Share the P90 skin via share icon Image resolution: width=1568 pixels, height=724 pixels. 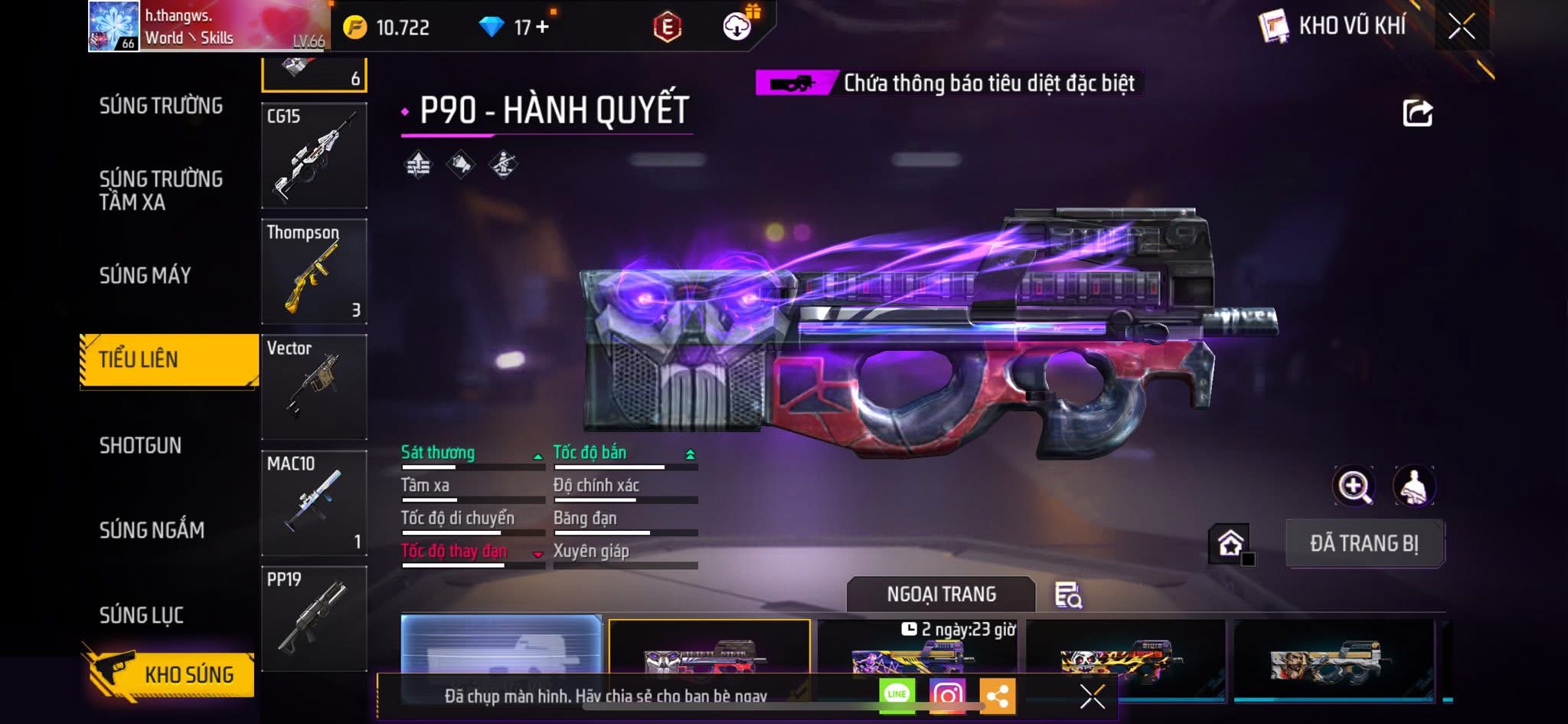pyautogui.click(x=1417, y=113)
